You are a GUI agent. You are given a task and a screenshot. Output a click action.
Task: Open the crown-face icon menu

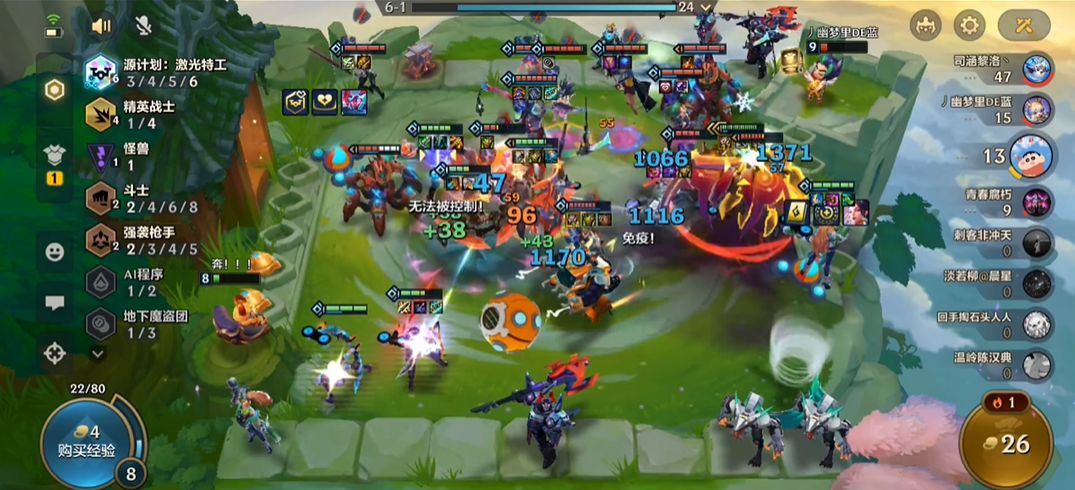tap(926, 25)
